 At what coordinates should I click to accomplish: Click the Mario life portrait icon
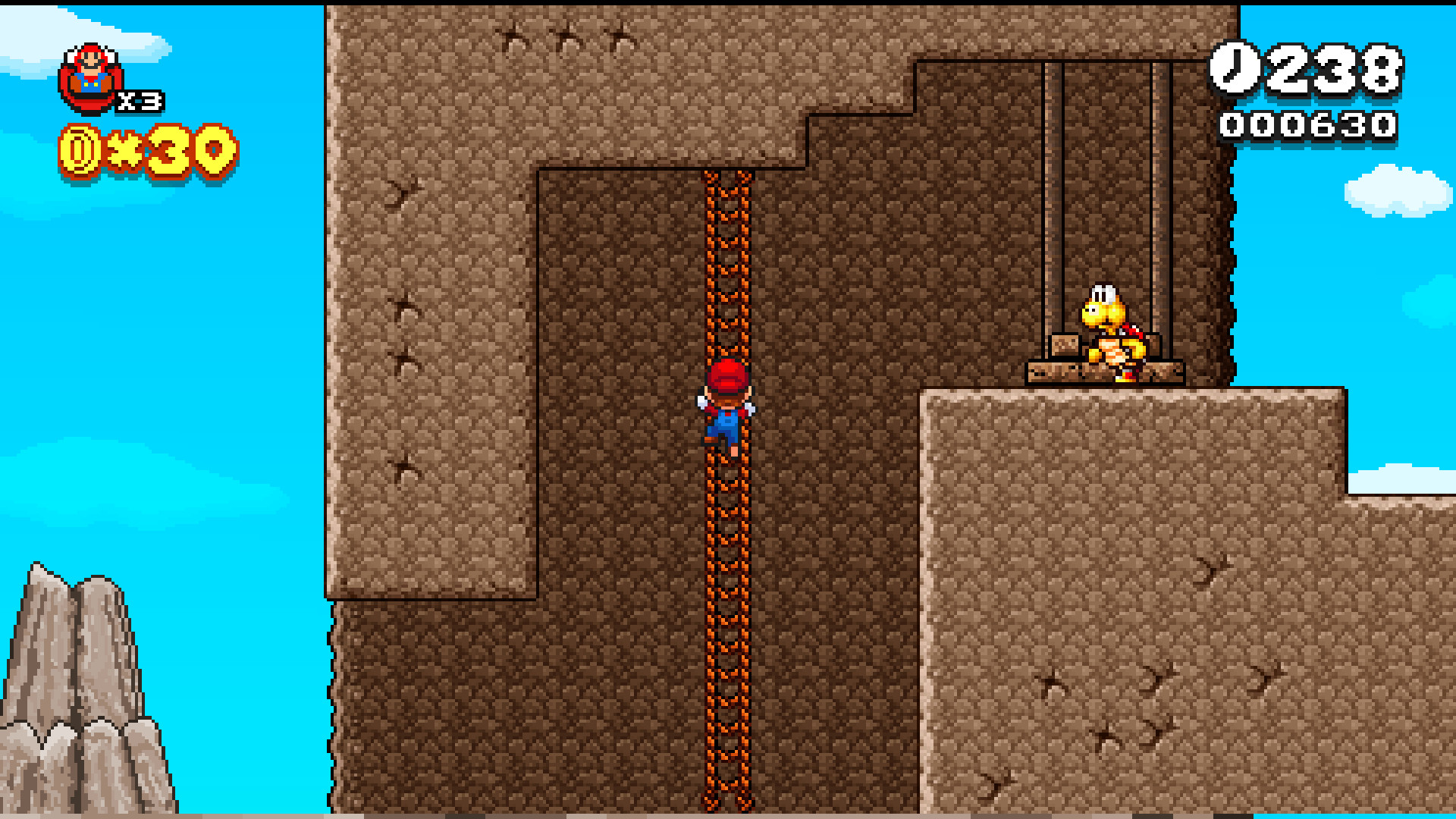click(90, 72)
